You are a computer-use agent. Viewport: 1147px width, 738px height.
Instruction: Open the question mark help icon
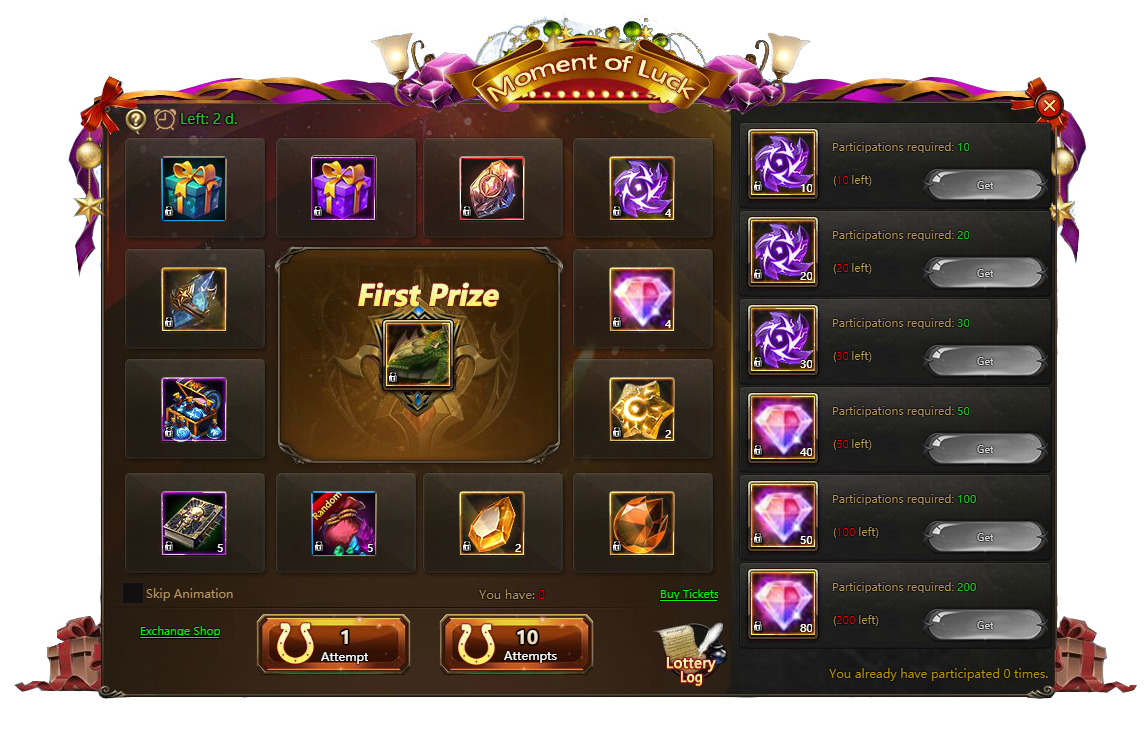[136, 119]
